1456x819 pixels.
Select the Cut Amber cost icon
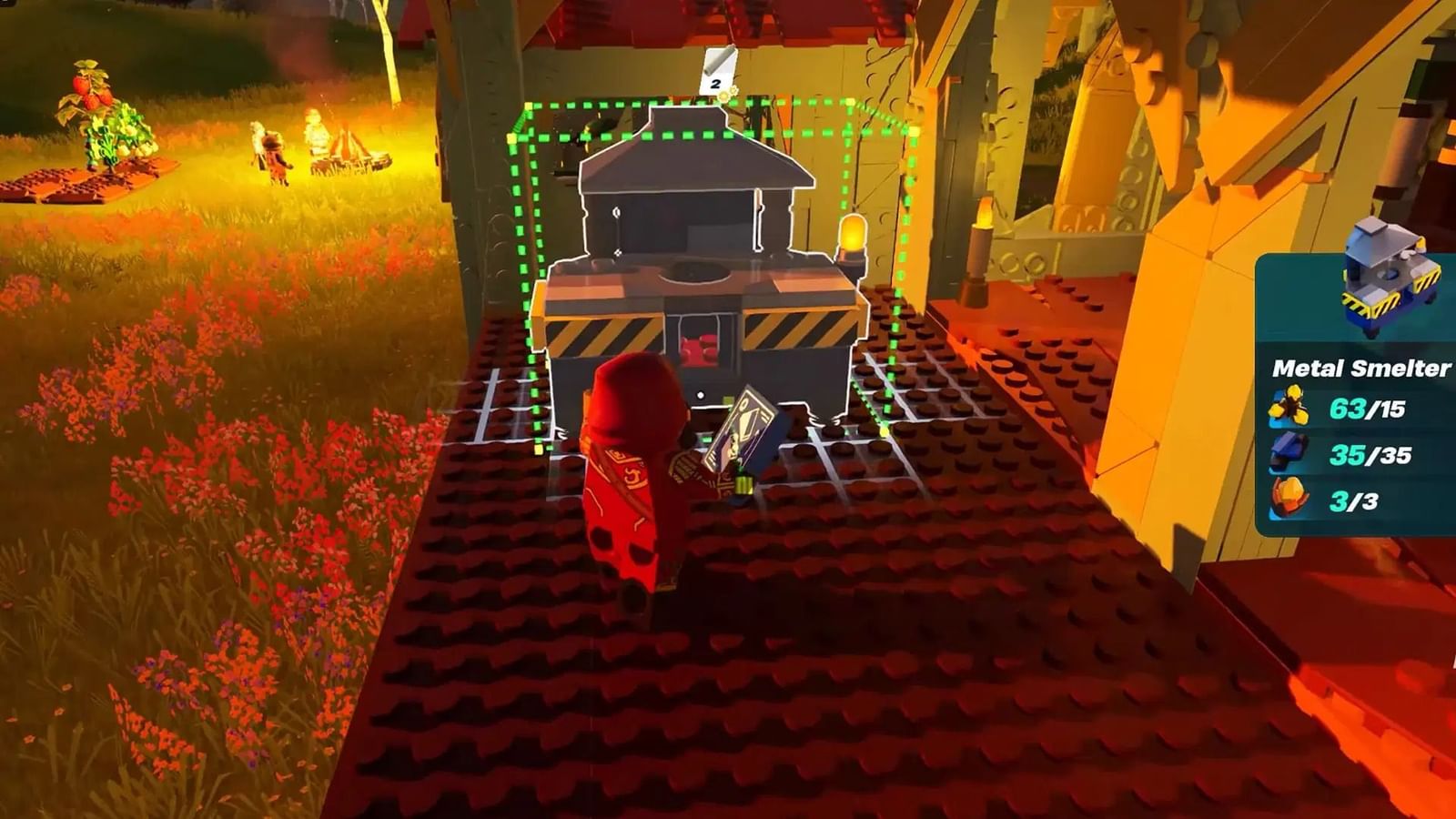point(1288,405)
